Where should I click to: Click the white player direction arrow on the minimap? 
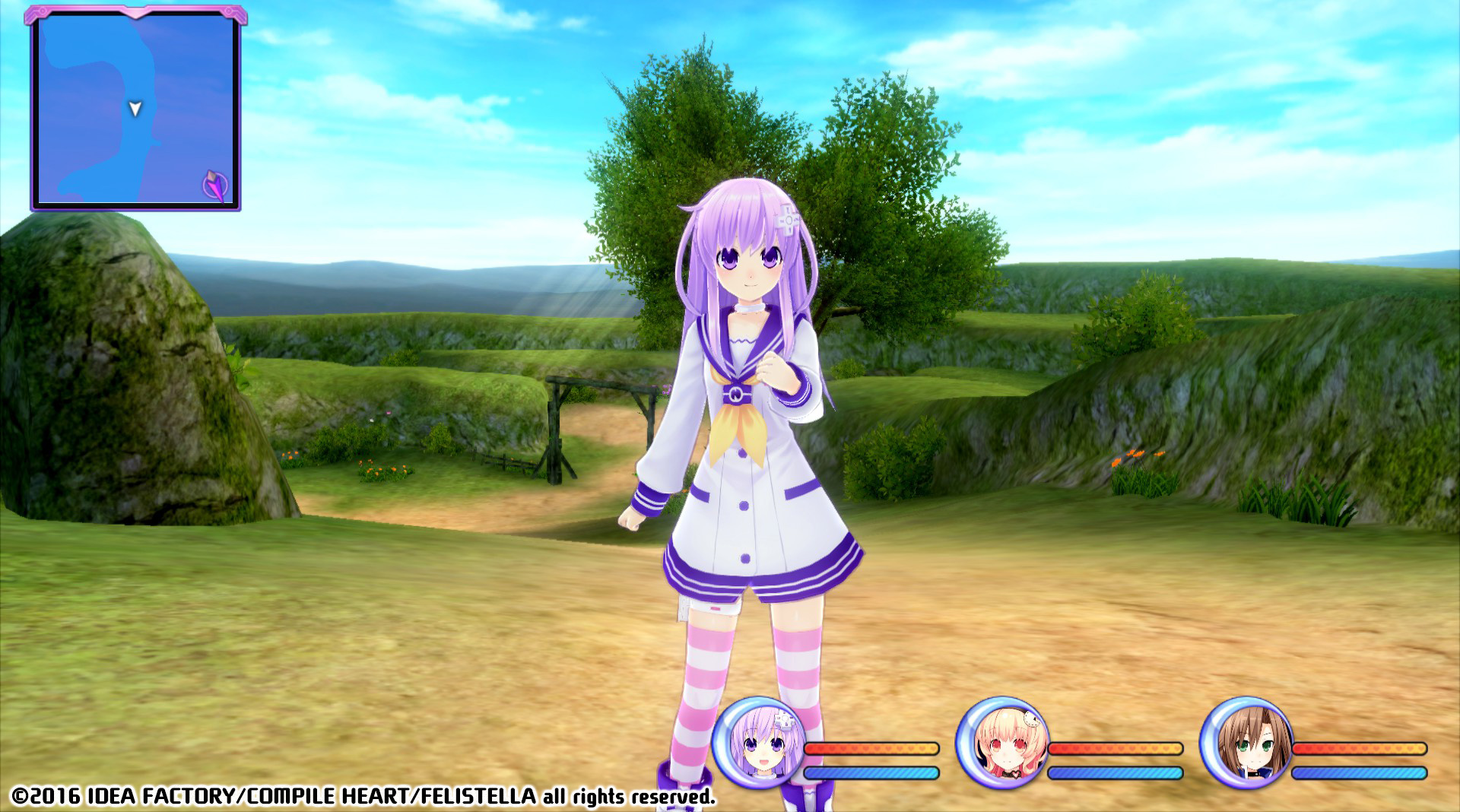pos(133,109)
